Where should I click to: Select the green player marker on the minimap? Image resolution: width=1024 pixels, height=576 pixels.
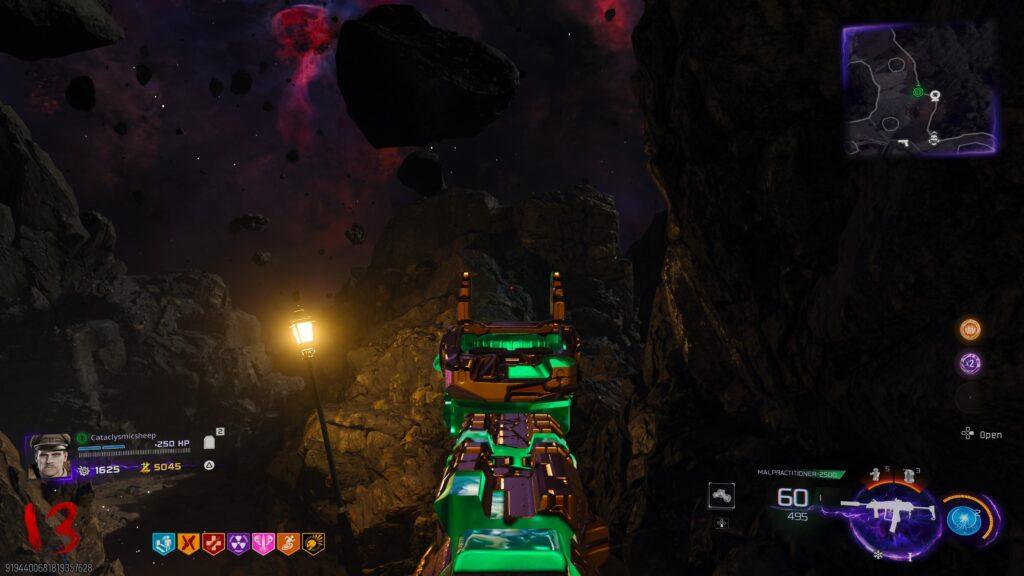pyautogui.click(x=917, y=92)
